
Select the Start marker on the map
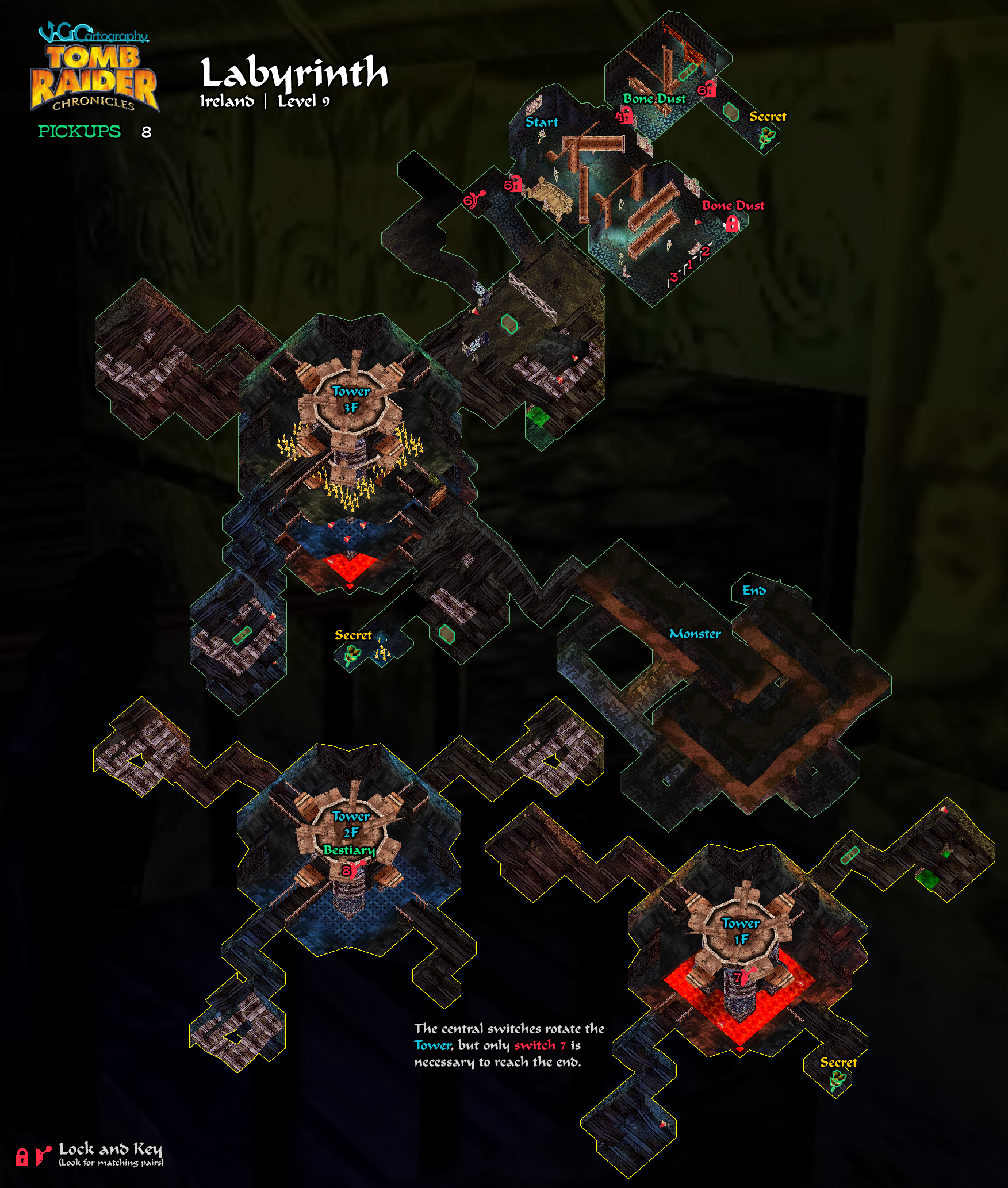click(x=541, y=122)
